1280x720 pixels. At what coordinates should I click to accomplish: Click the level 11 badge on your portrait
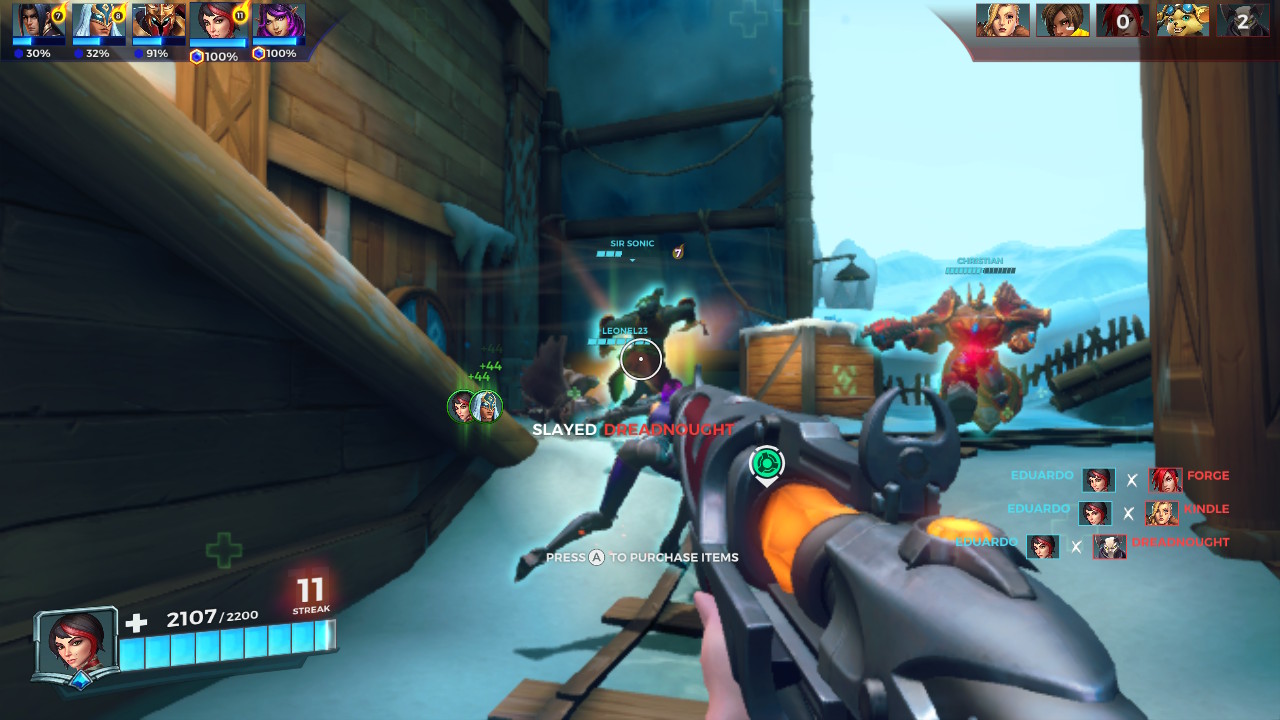click(239, 15)
